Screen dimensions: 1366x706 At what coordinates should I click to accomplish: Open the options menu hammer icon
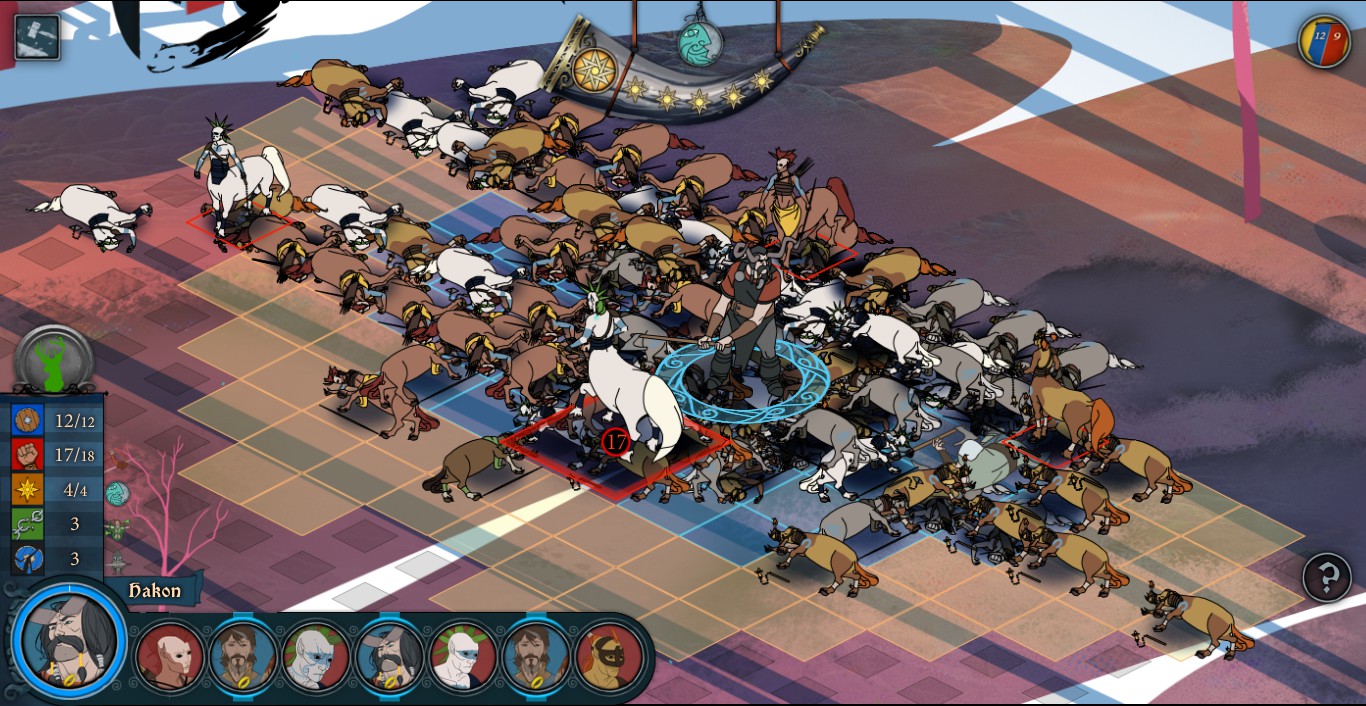point(37,36)
